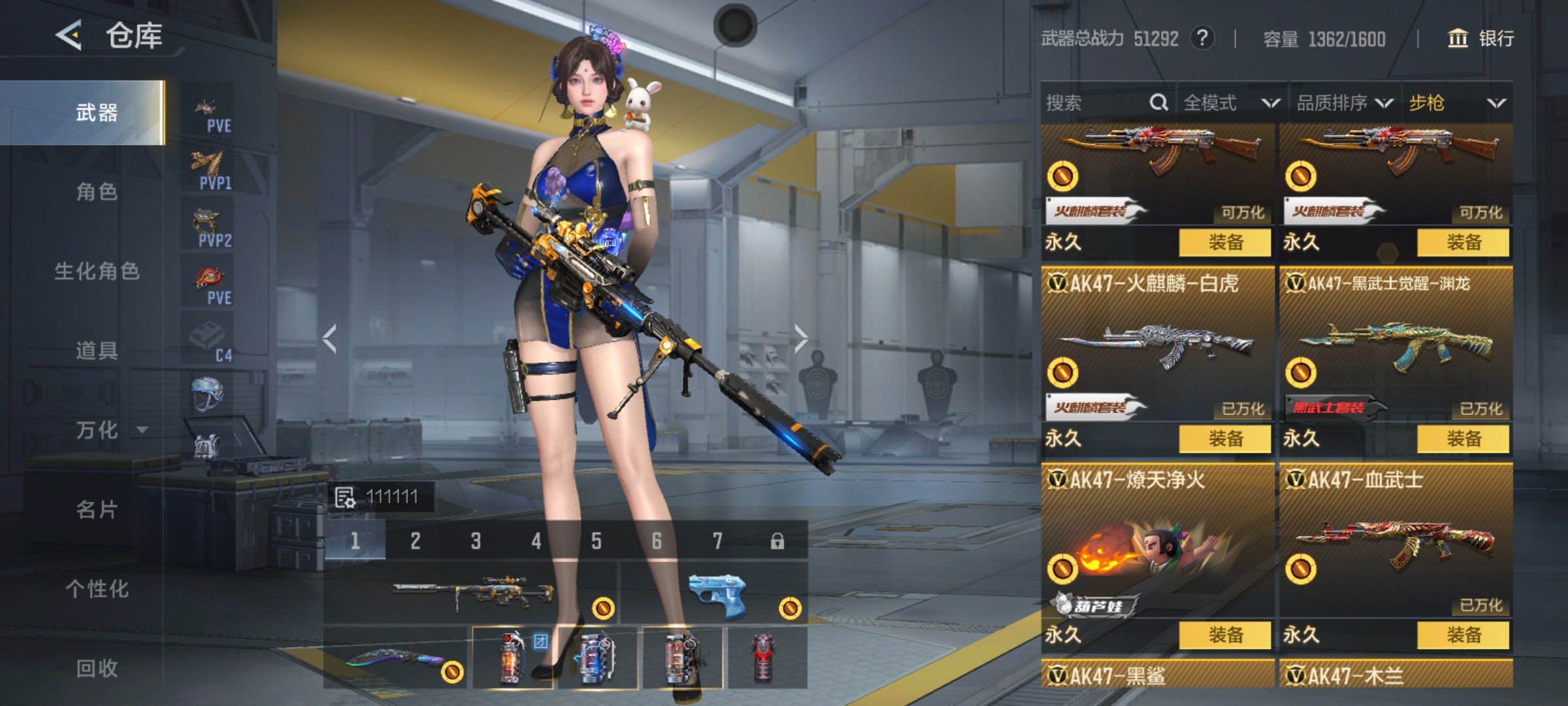Click the 搜索 weapon search field

(x=1098, y=103)
